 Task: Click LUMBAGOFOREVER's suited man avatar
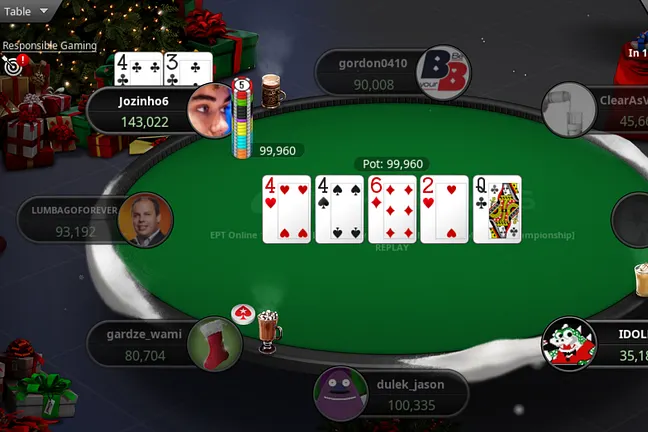tap(145, 220)
